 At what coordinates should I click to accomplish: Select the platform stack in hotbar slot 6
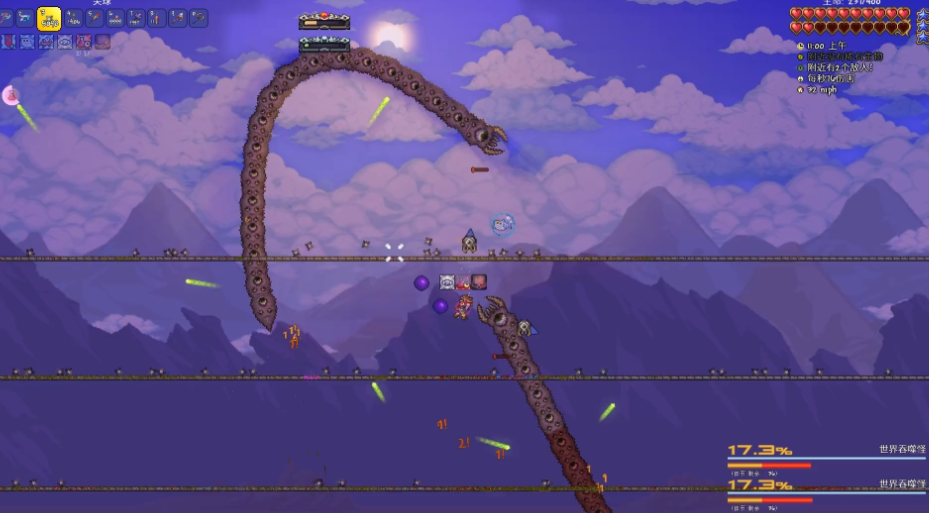point(115,18)
